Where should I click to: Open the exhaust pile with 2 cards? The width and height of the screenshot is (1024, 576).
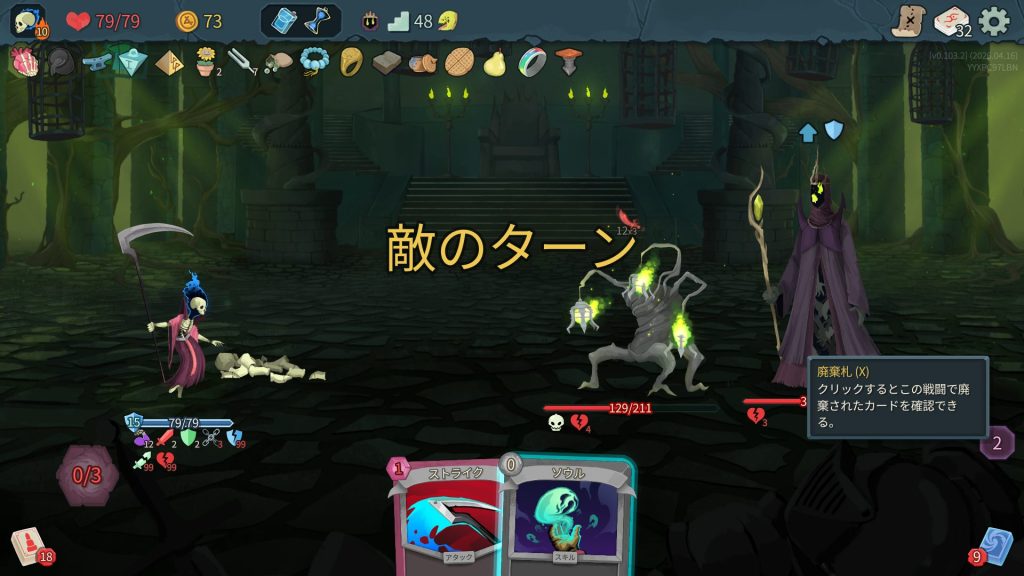point(997,442)
